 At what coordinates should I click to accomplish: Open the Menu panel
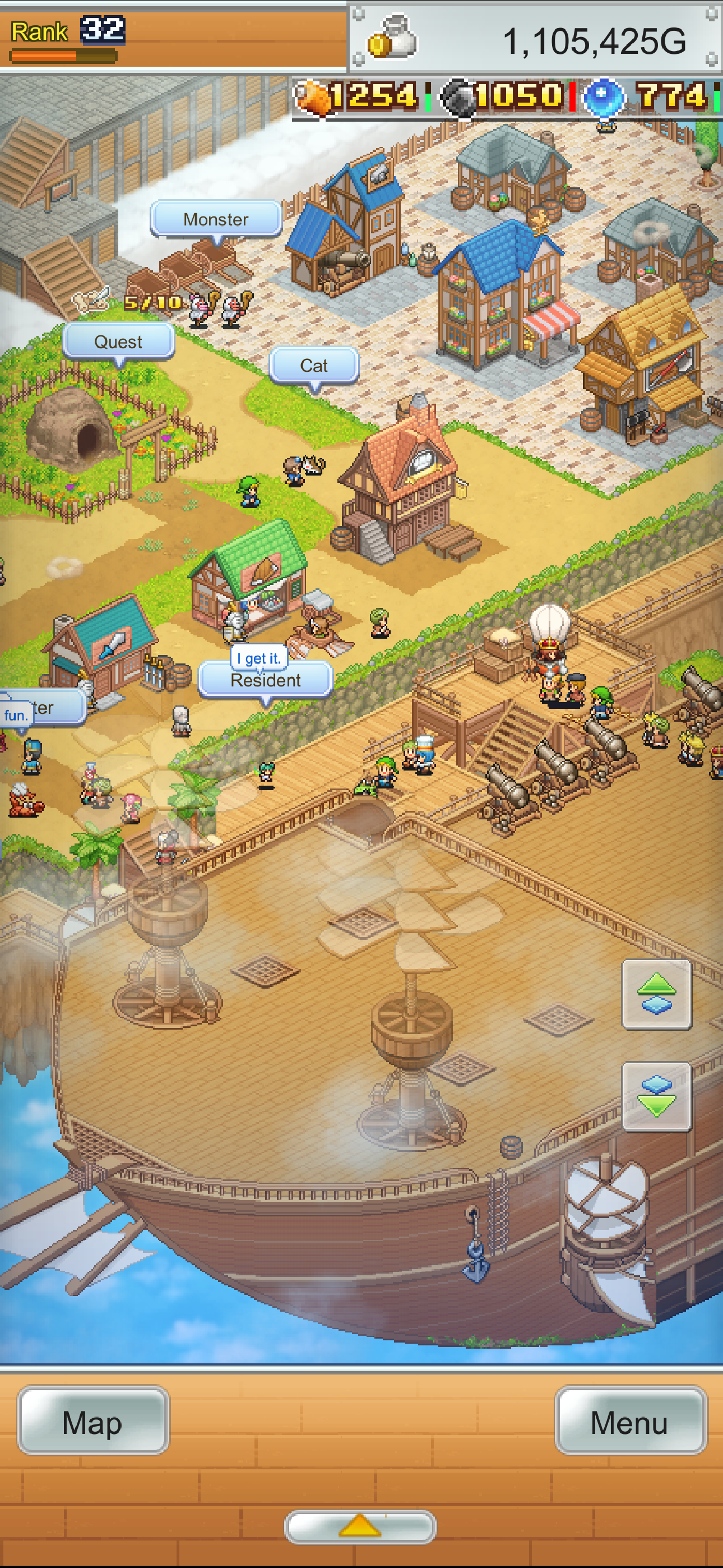630,1423
